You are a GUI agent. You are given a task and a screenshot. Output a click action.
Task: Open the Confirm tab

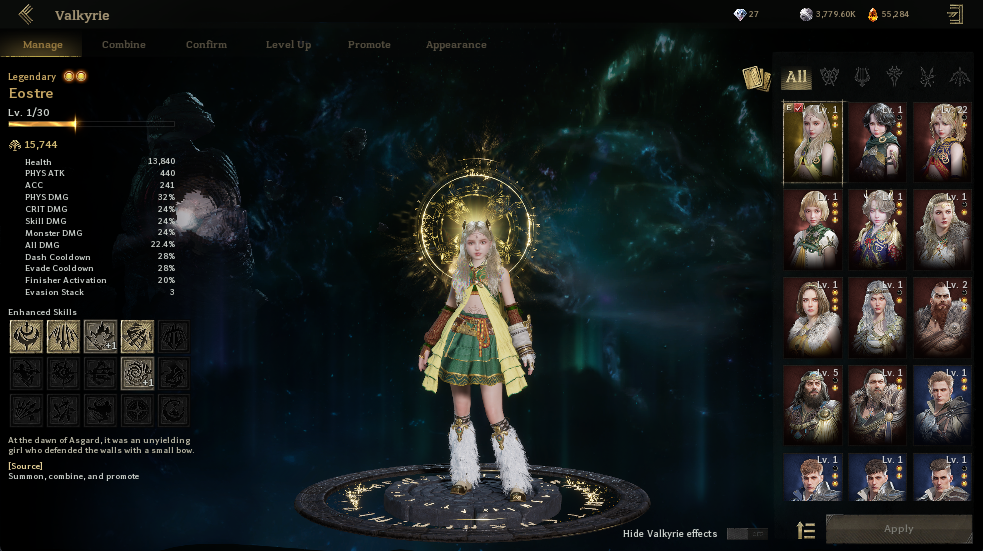coord(206,45)
